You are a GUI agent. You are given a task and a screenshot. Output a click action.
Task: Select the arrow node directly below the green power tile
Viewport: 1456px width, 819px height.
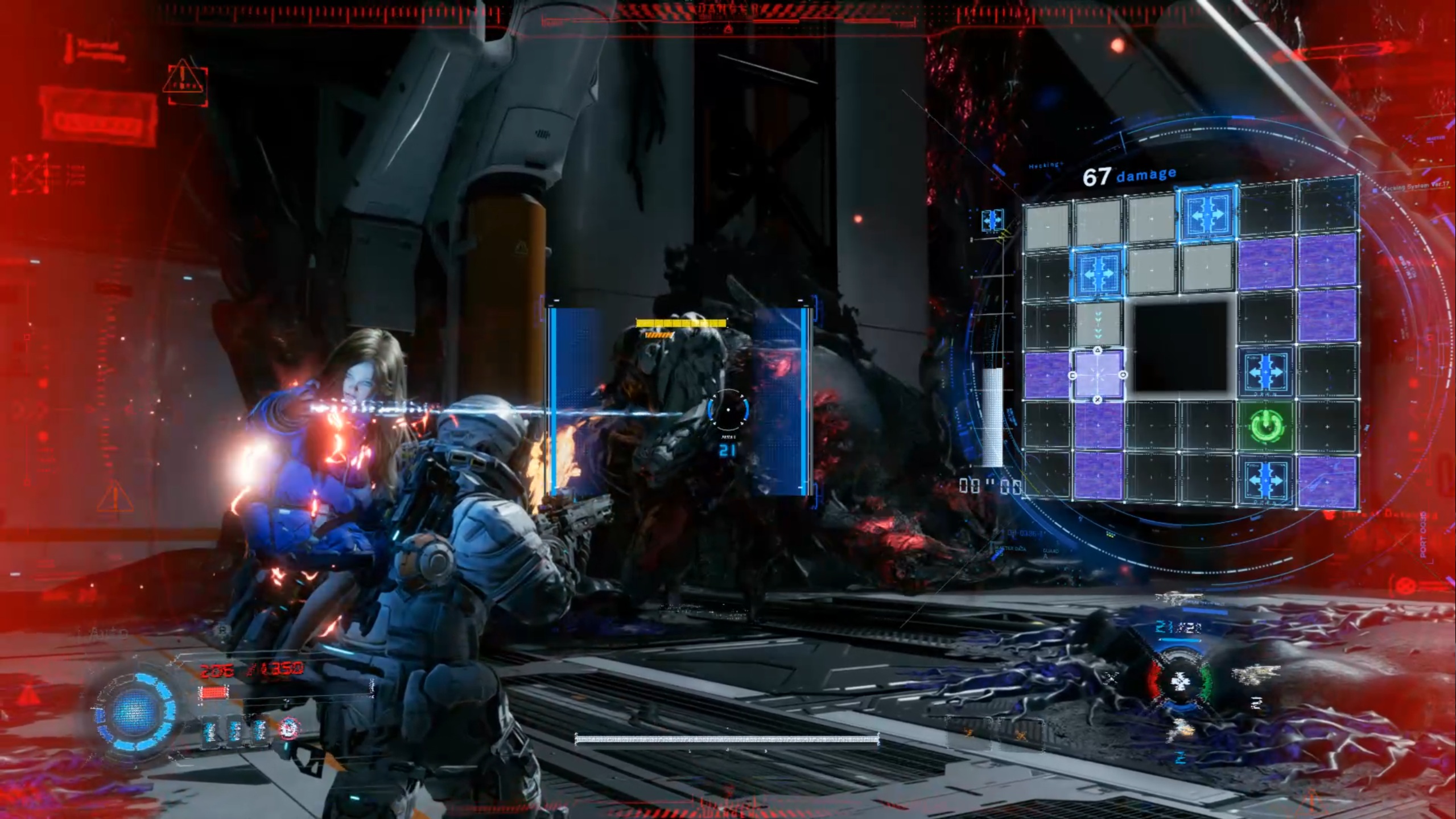[1267, 479]
